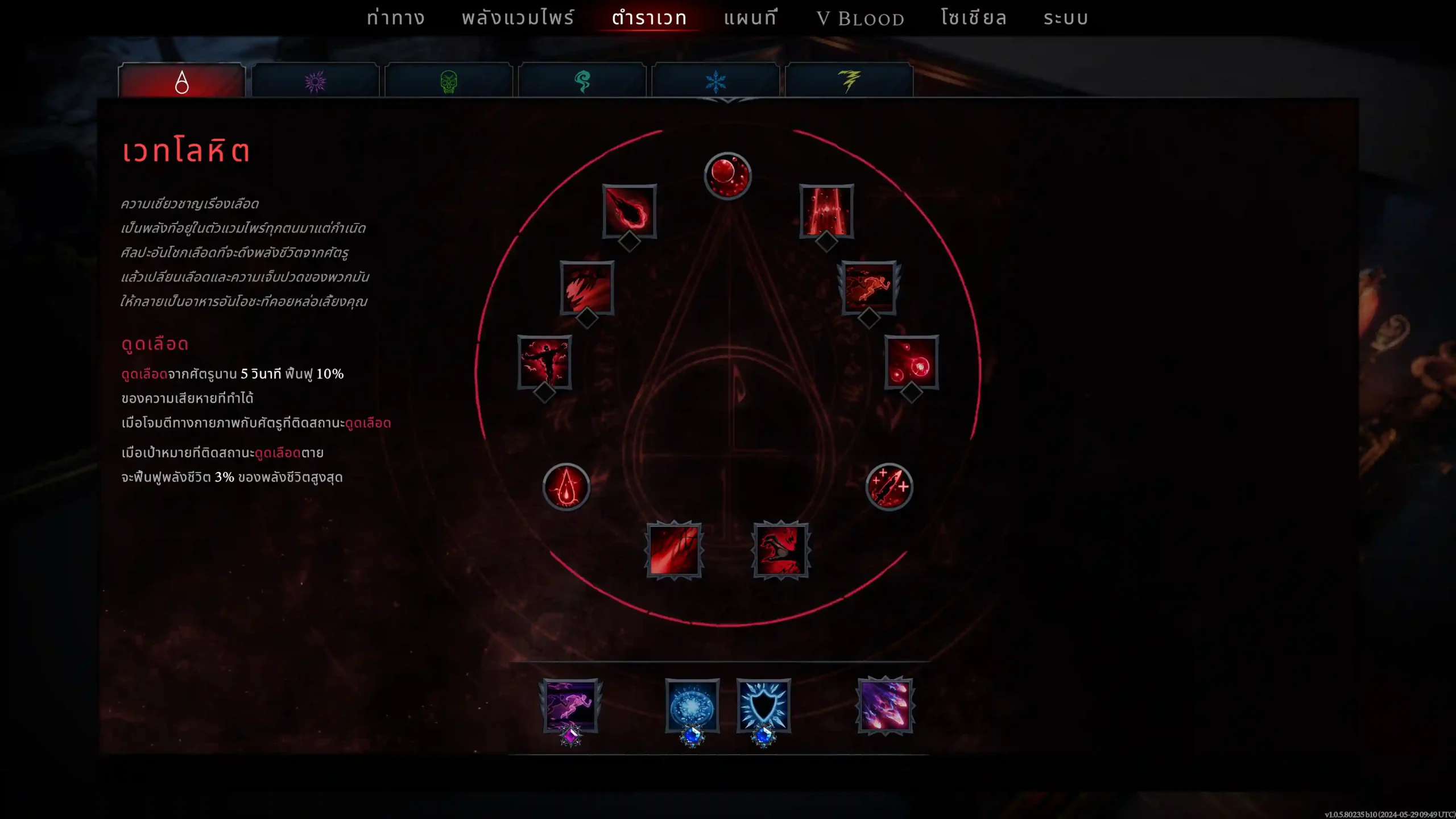Viewport: 1456px width, 819px height.
Task: Select the blue snowflake frost school tab
Action: pos(715,82)
